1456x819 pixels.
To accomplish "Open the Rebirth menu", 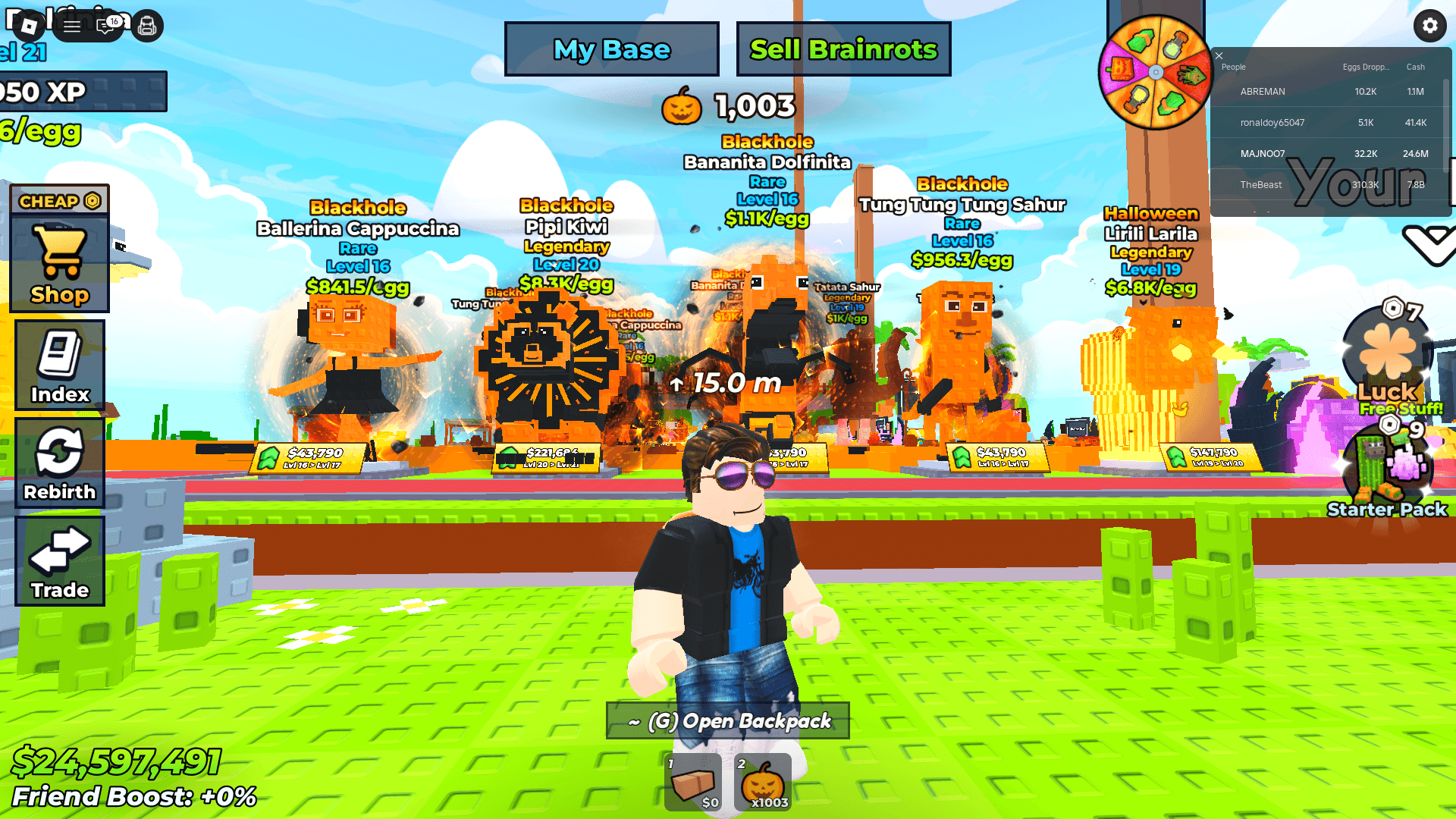I will click(59, 461).
